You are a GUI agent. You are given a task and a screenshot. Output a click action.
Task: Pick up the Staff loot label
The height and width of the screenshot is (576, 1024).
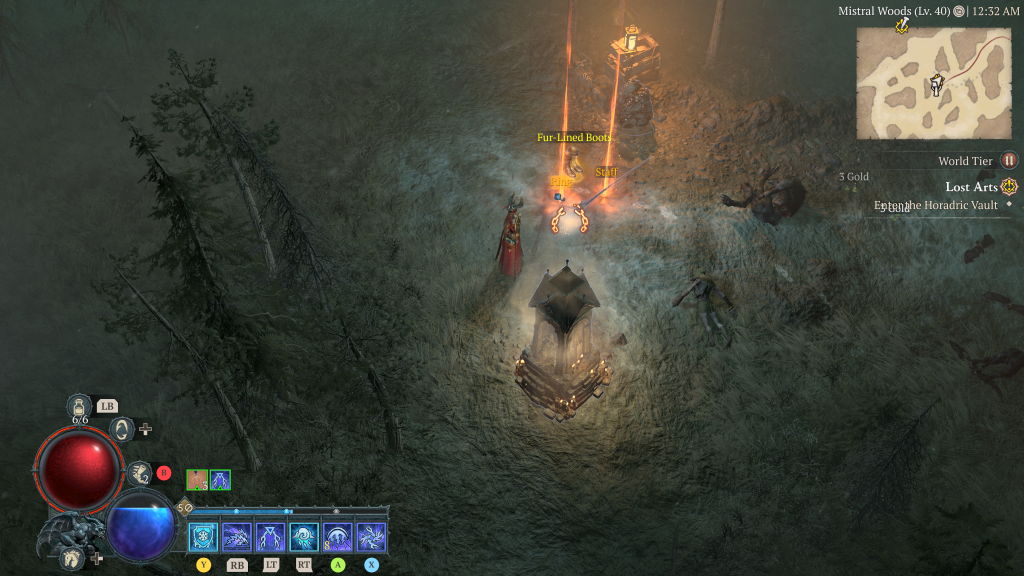click(606, 172)
